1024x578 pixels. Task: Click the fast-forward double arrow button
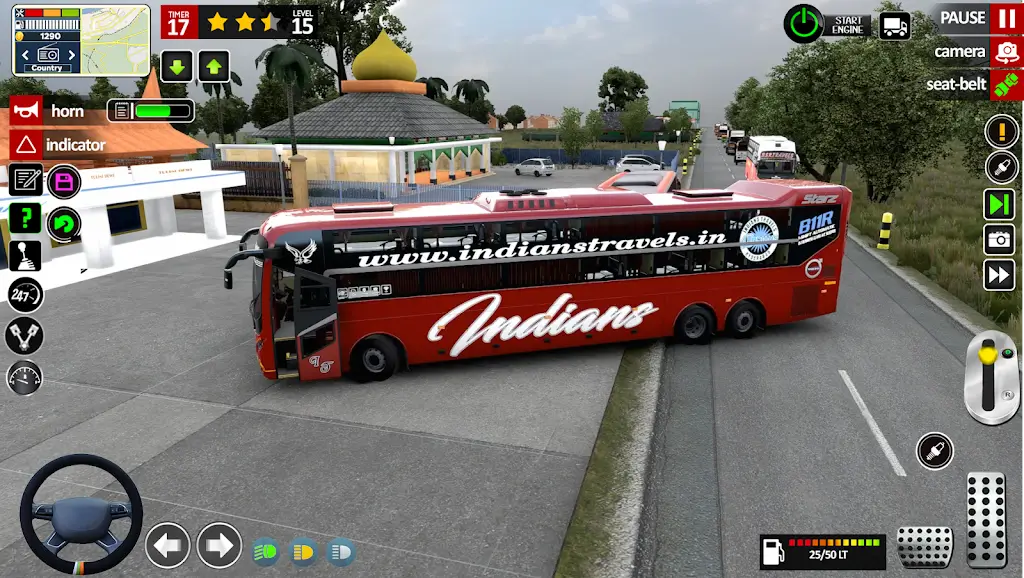point(999,274)
